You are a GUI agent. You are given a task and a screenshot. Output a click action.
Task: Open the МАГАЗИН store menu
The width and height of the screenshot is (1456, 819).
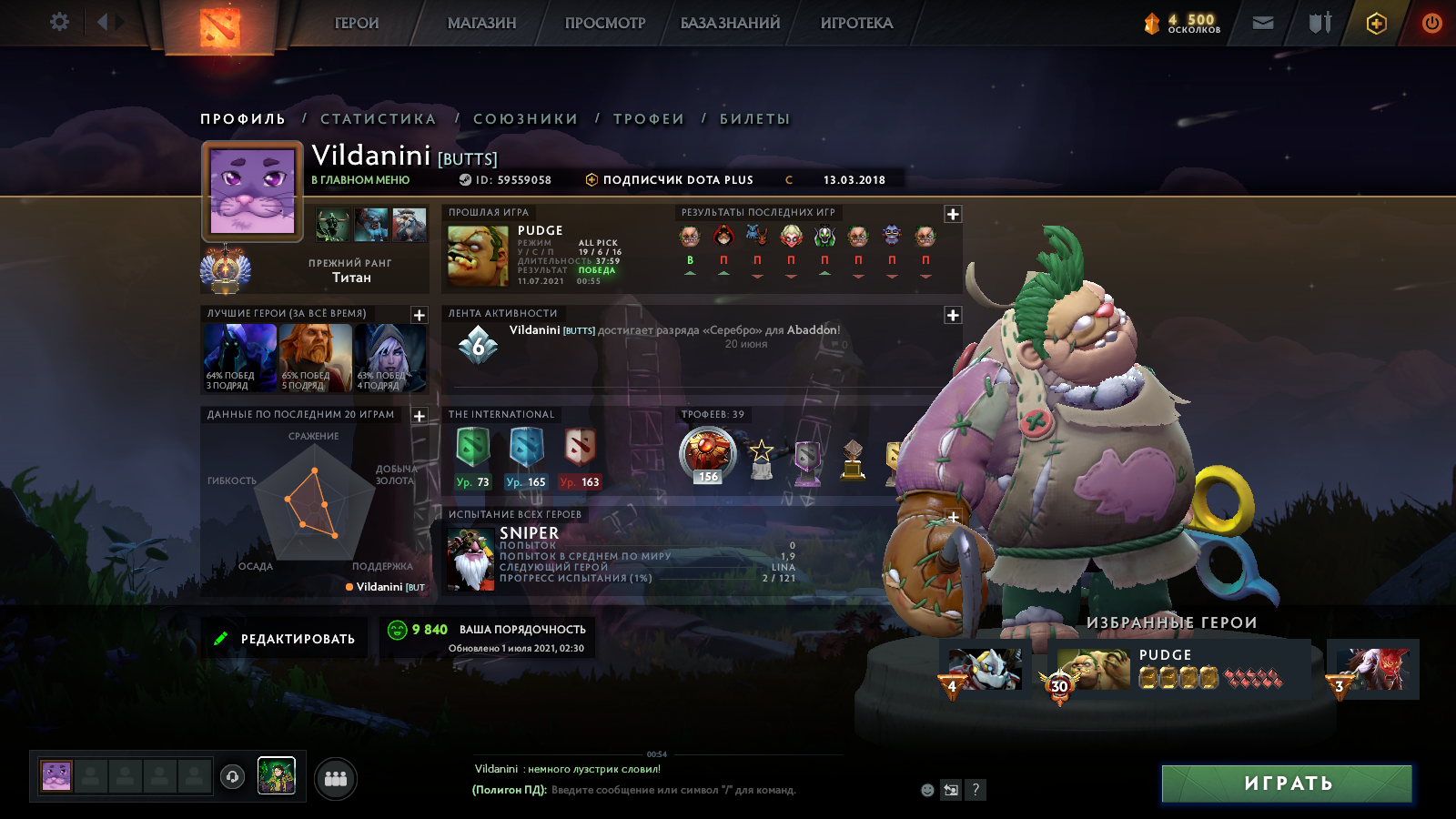[x=481, y=24]
